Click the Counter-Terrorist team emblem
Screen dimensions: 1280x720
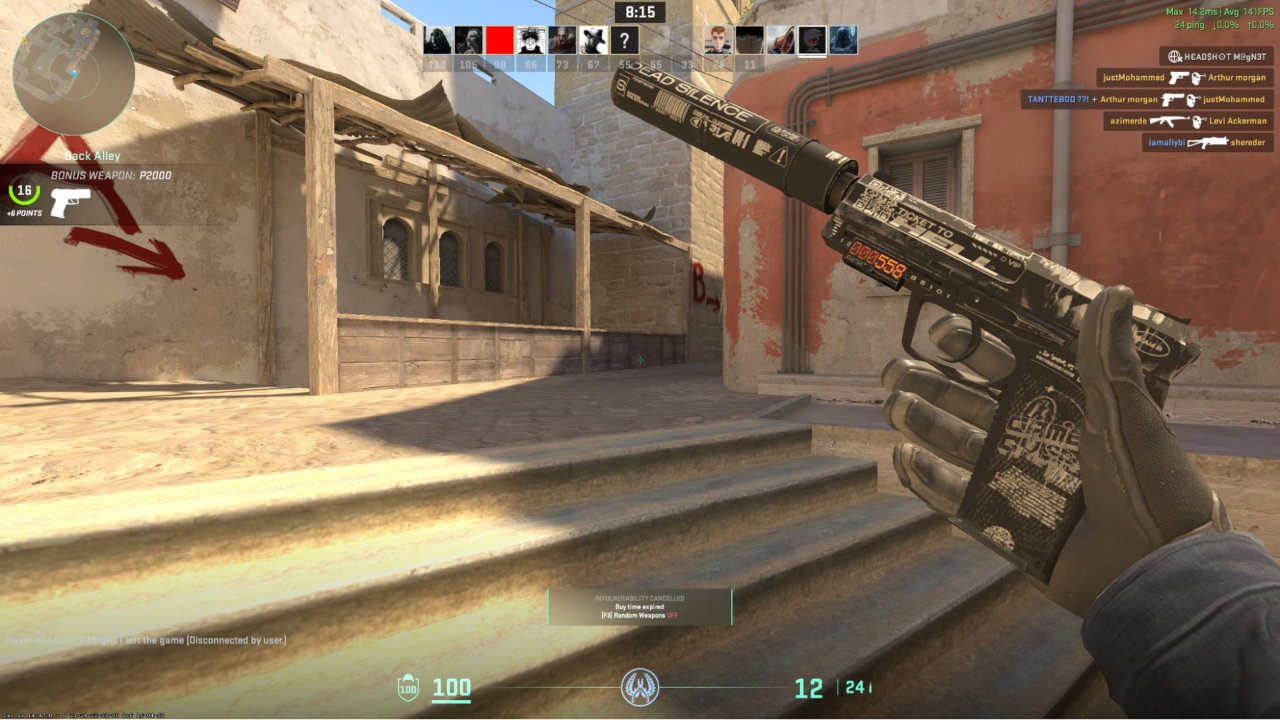pyautogui.click(x=640, y=687)
